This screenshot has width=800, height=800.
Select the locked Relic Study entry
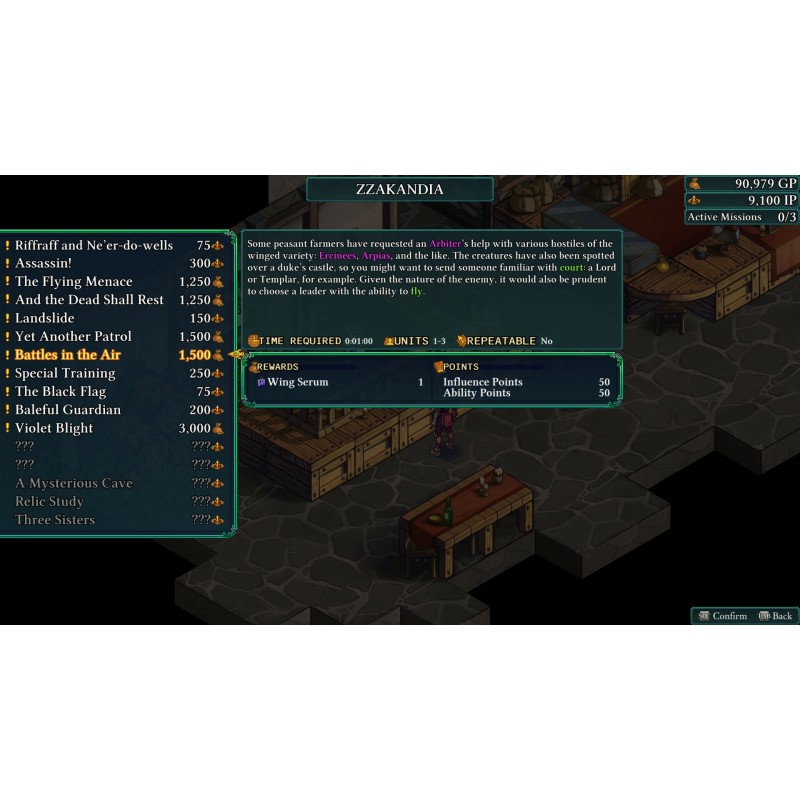(x=49, y=501)
